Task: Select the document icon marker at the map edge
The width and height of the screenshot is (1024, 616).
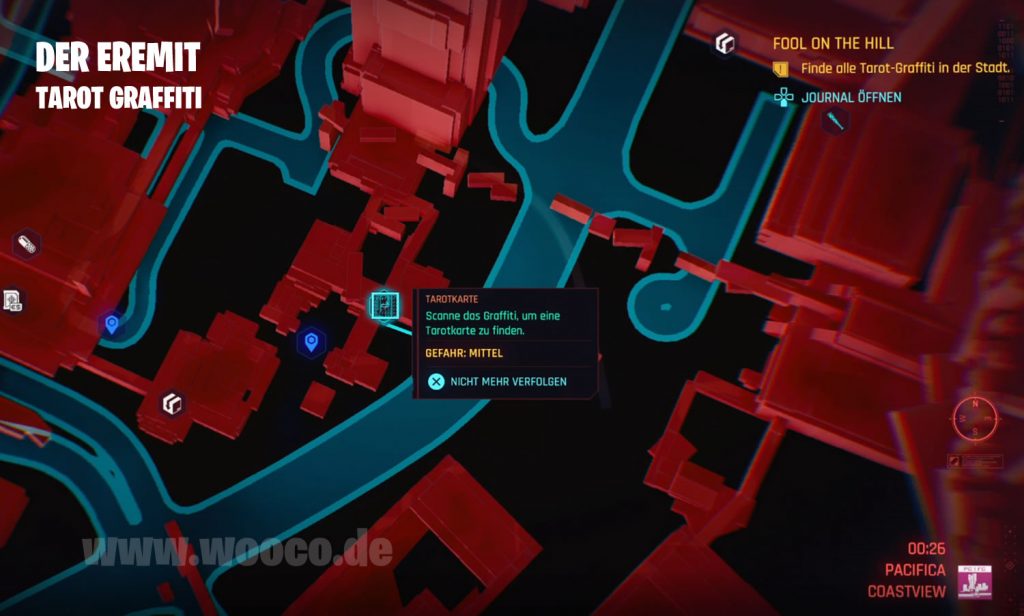Action: pos(12,299)
